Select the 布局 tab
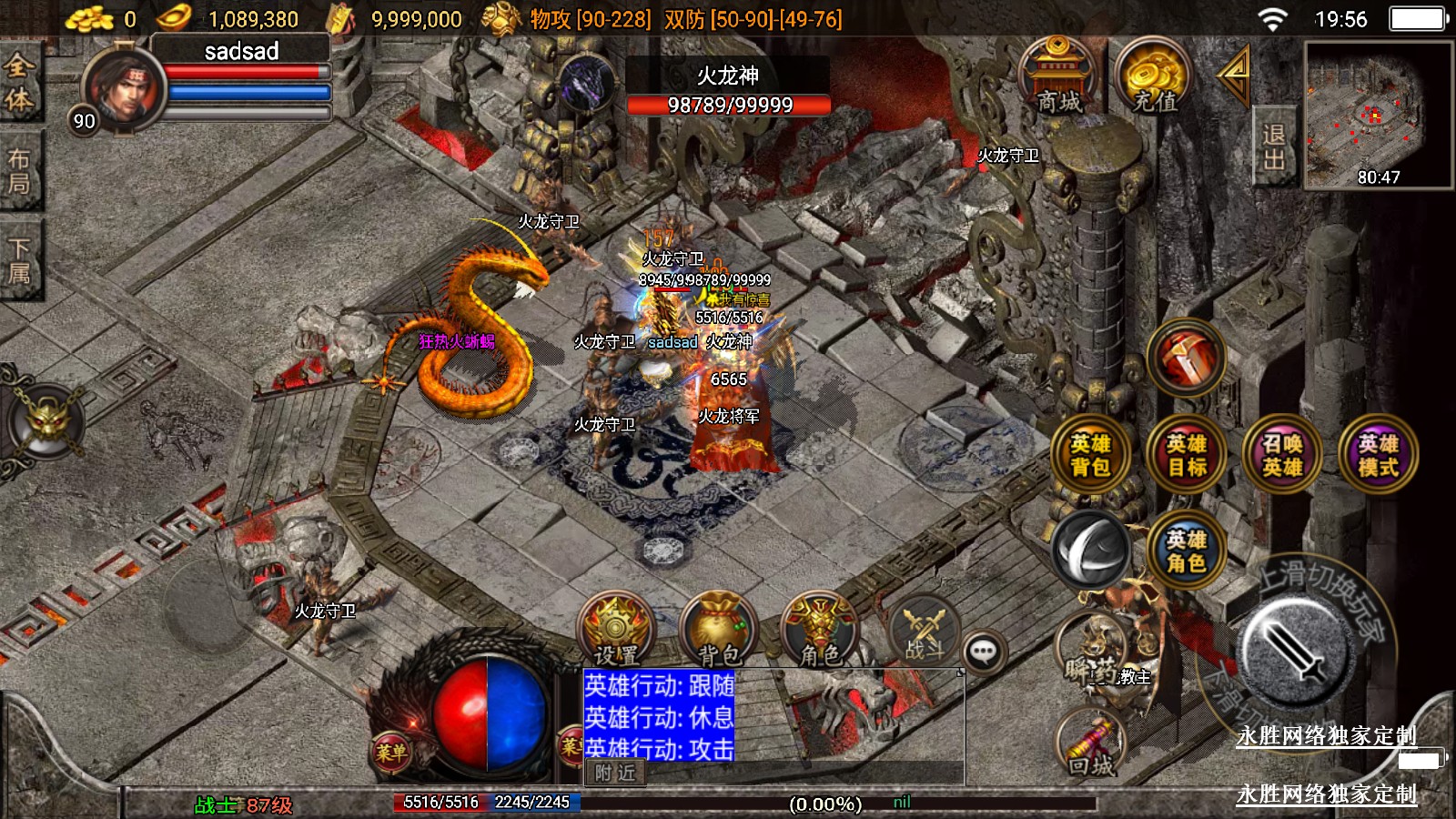Image resolution: width=1456 pixels, height=819 pixels. [x=18, y=171]
